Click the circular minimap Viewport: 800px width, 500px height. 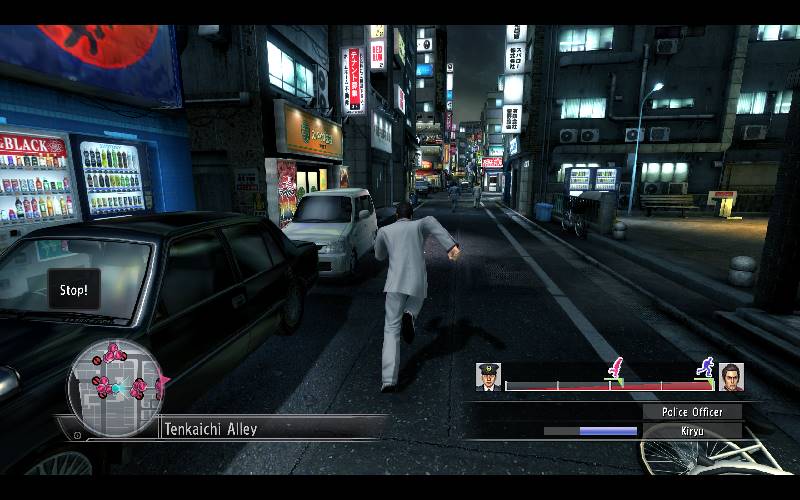pyautogui.click(x=114, y=387)
